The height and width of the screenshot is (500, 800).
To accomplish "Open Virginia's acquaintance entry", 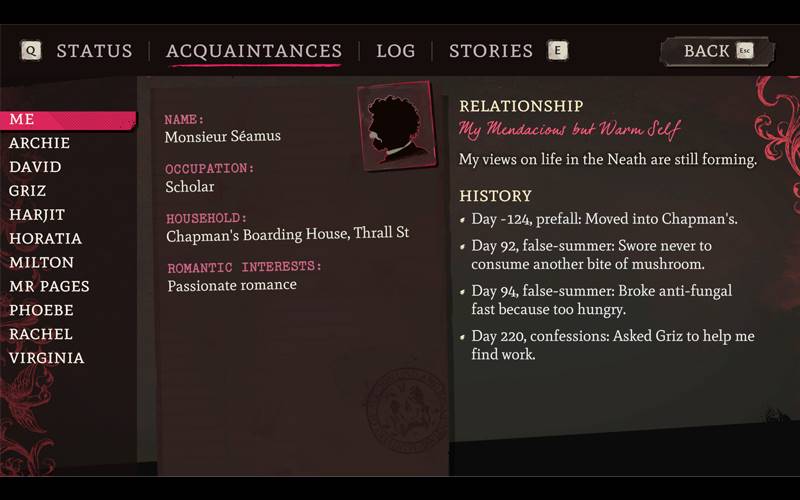I will (46, 358).
